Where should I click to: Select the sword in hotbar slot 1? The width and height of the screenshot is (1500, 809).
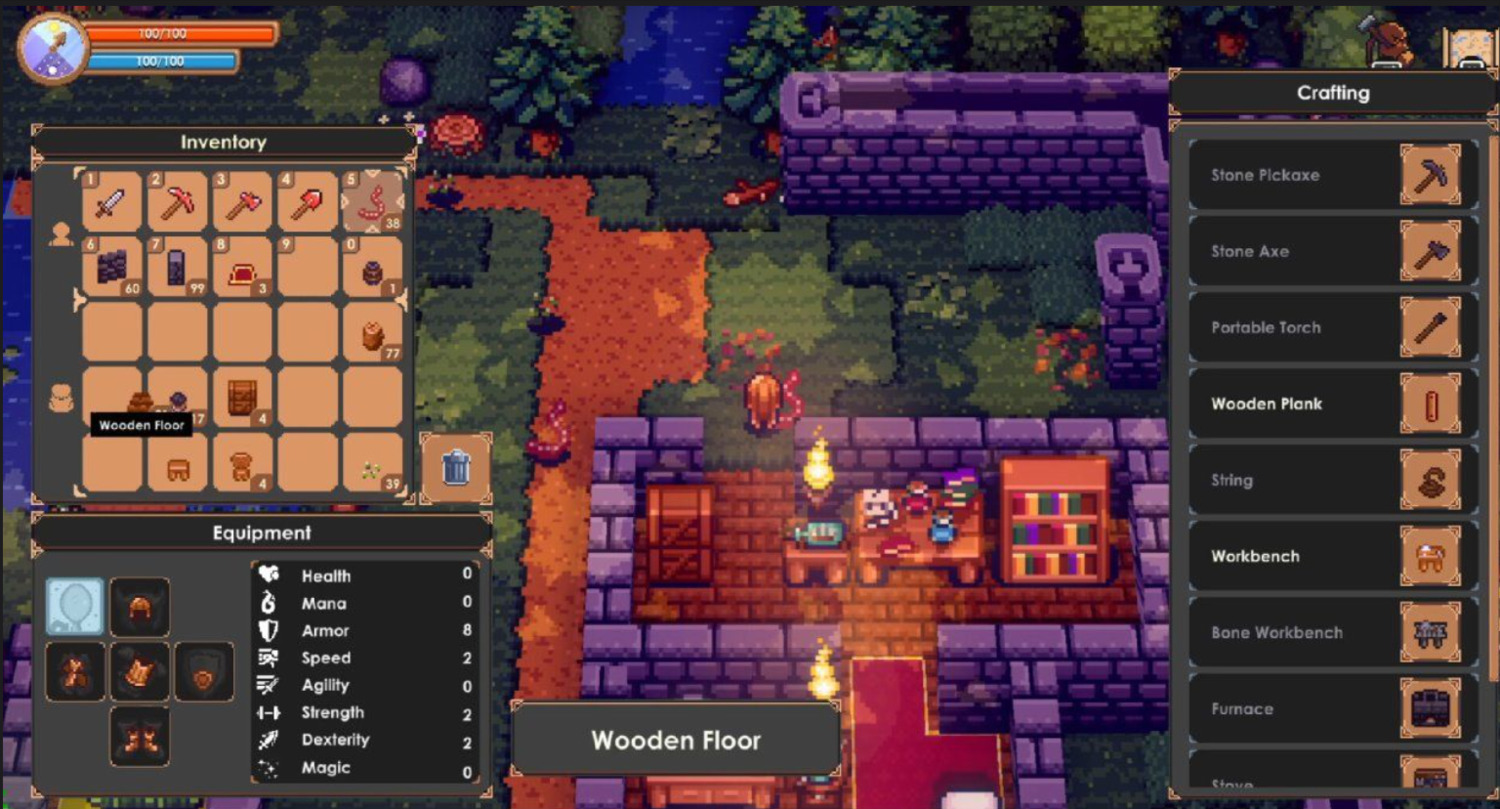click(x=110, y=203)
